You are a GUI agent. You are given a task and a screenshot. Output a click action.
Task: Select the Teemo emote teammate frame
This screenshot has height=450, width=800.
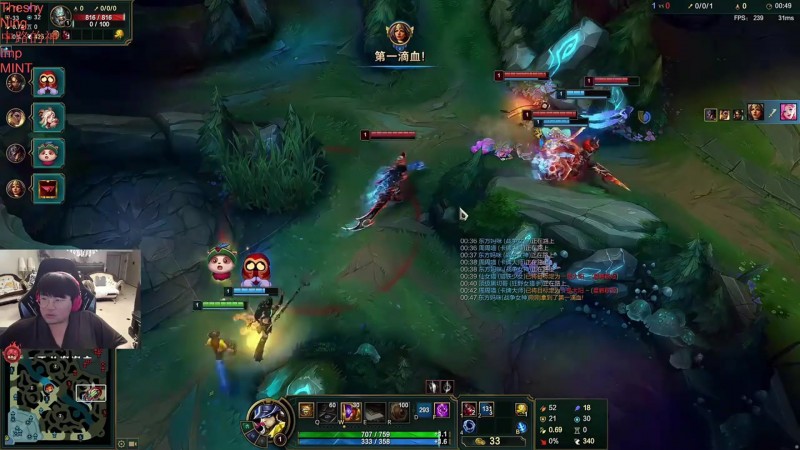48,152
